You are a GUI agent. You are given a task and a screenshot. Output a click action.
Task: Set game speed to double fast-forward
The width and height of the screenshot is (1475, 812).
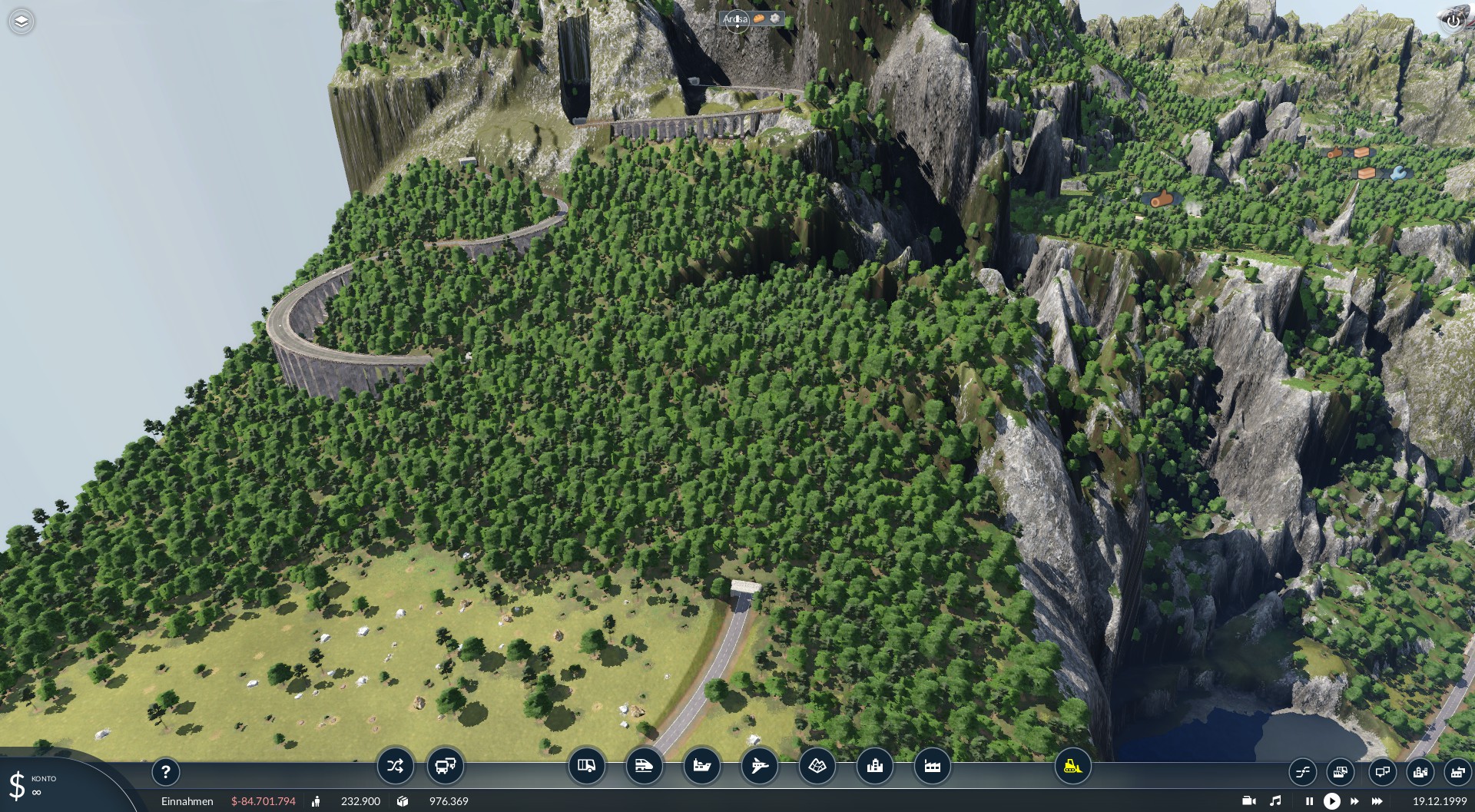pyautogui.click(x=1354, y=801)
